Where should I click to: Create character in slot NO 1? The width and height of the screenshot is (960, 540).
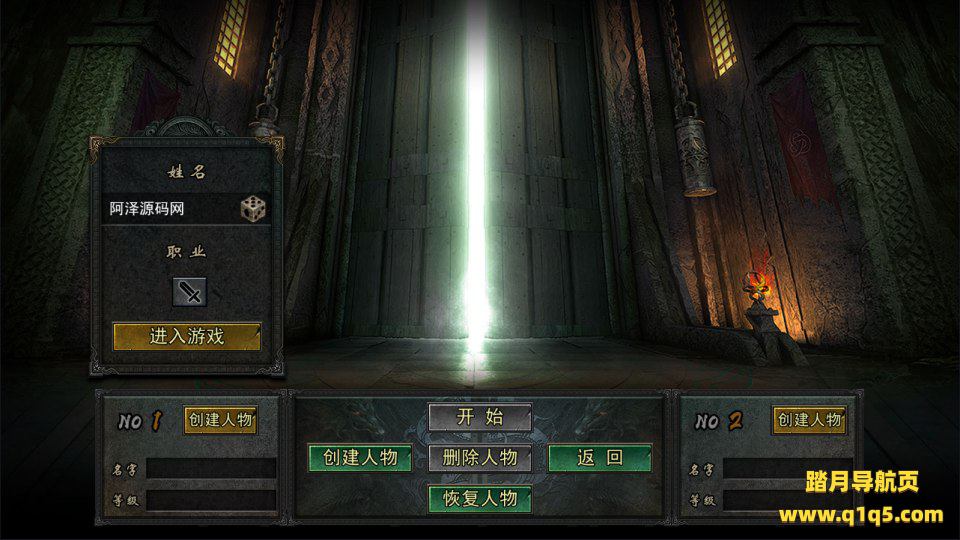220,420
